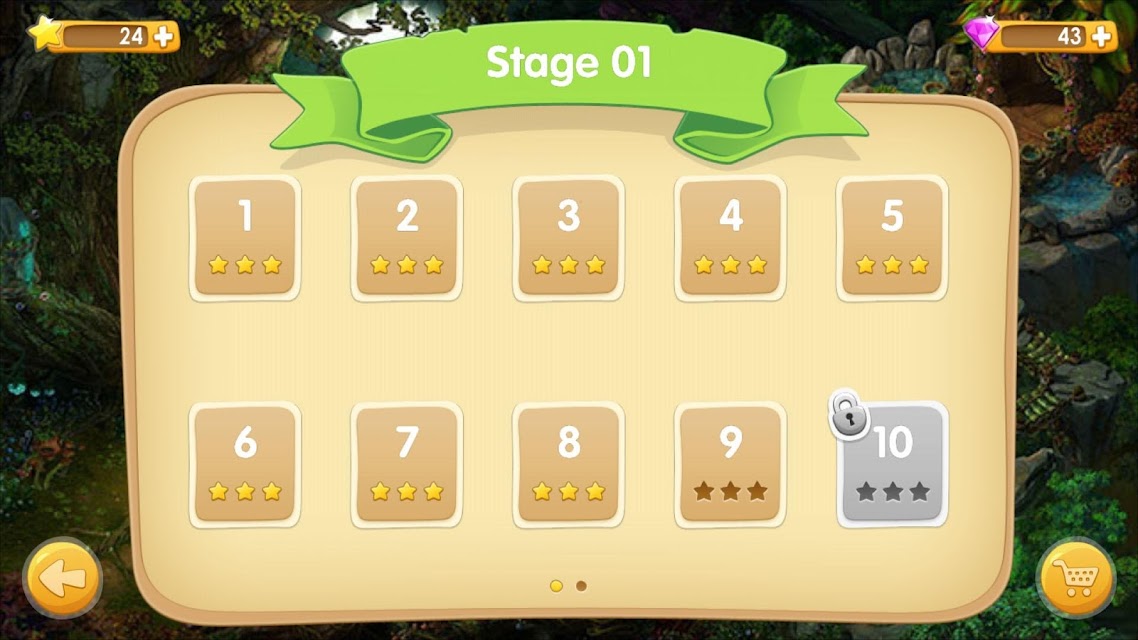Open level 8
Screen dimensions: 1138x640
click(569, 464)
